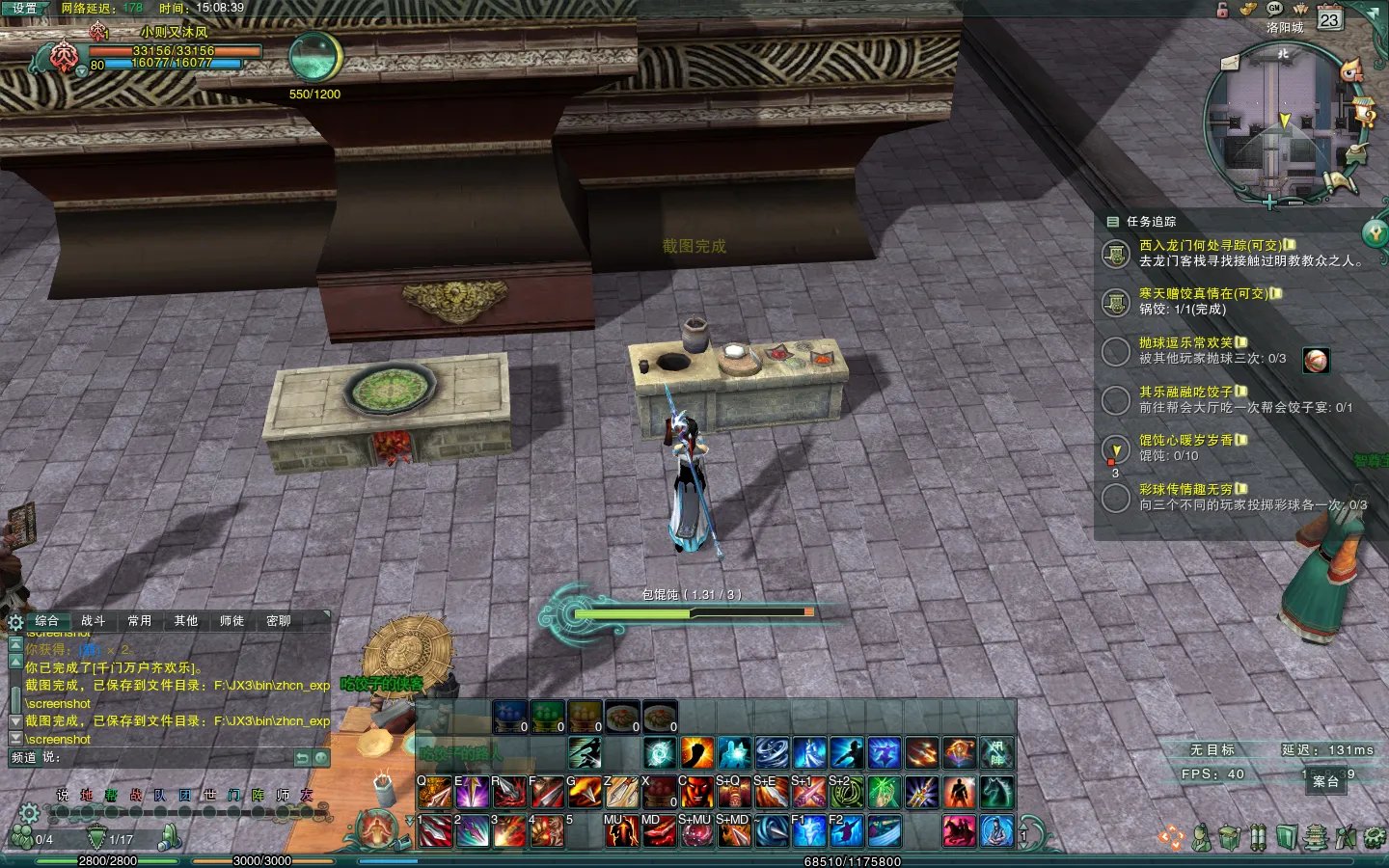This screenshot has width=1389, height=868.
Task: Collapse the 任务追踪 quest tracker header
Action: pyautogui.click(x=1112, y=222)
